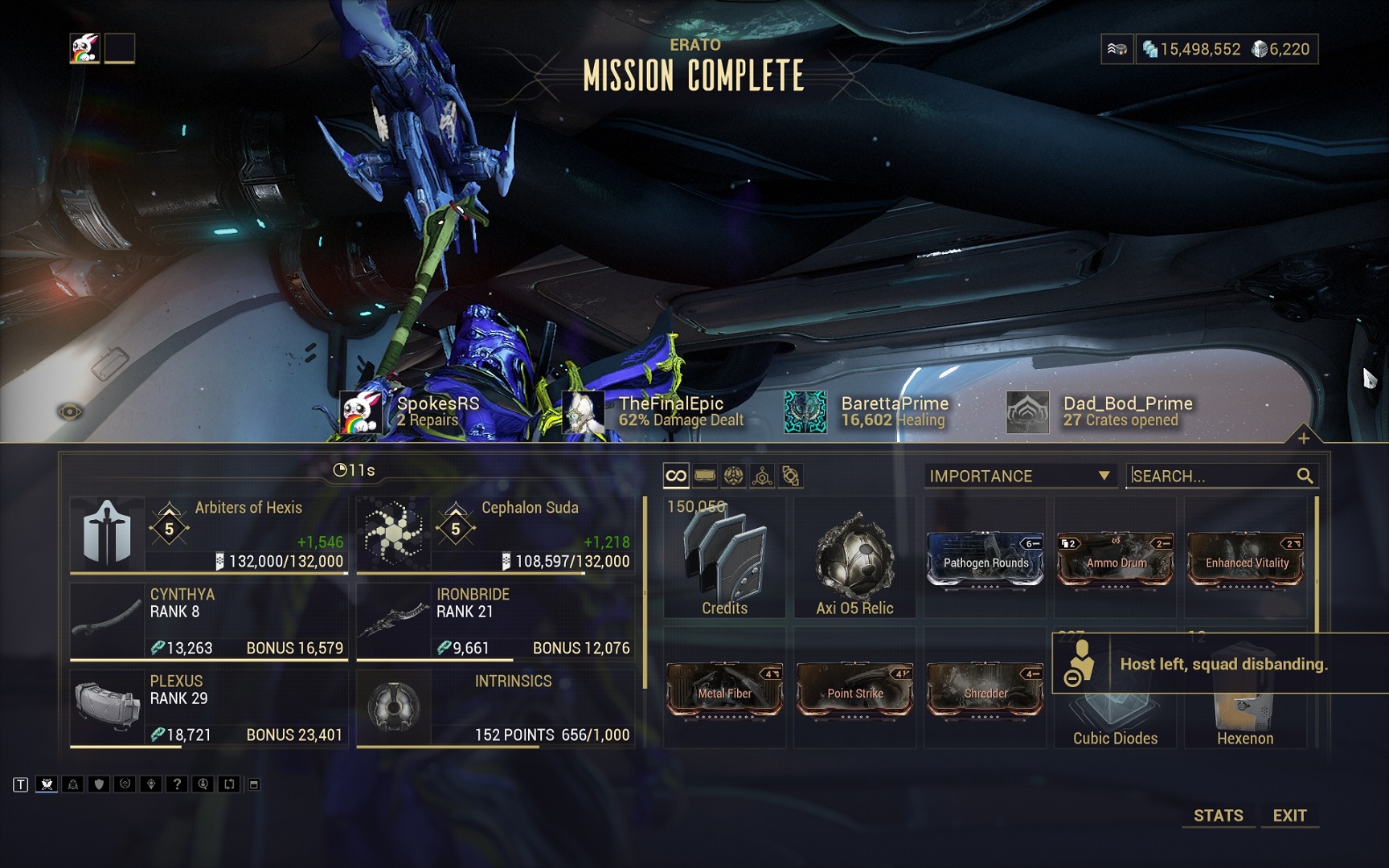The height and width of the screenshot is (868, 1389).
Task: Select the Axi O5 Relic reward
Action: 854,558
